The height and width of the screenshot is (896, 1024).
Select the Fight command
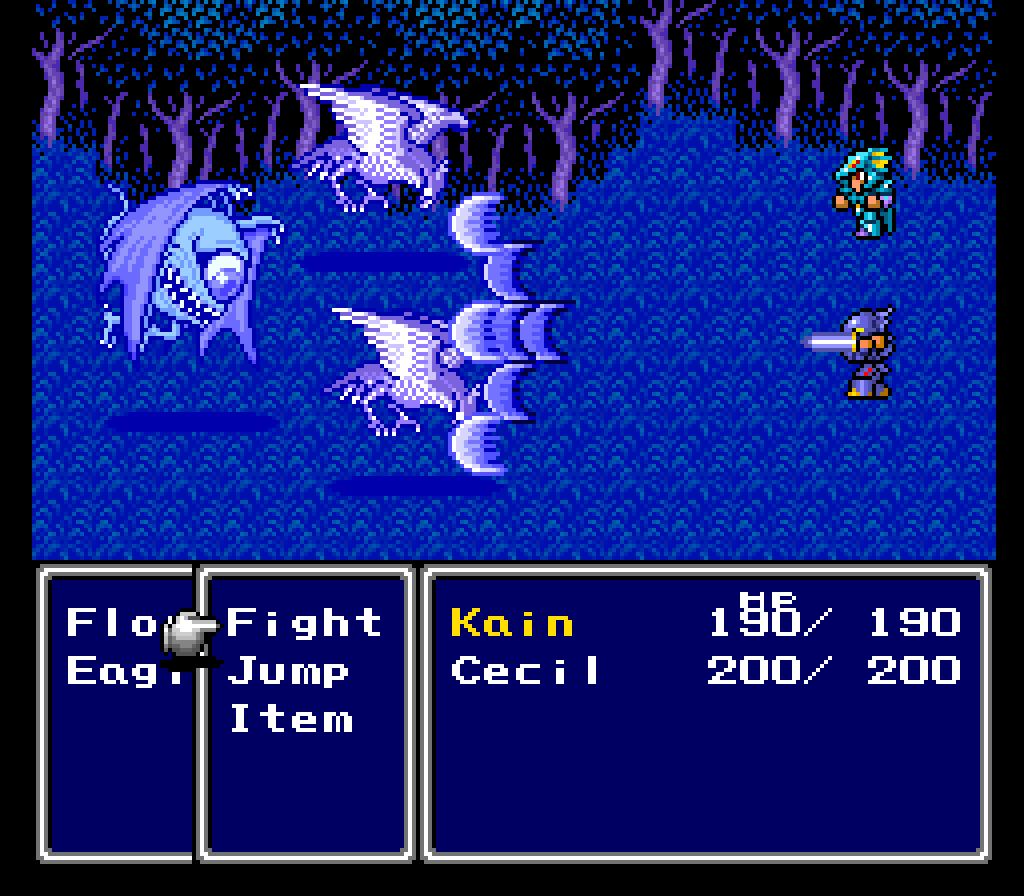click(x=304, y=623)
